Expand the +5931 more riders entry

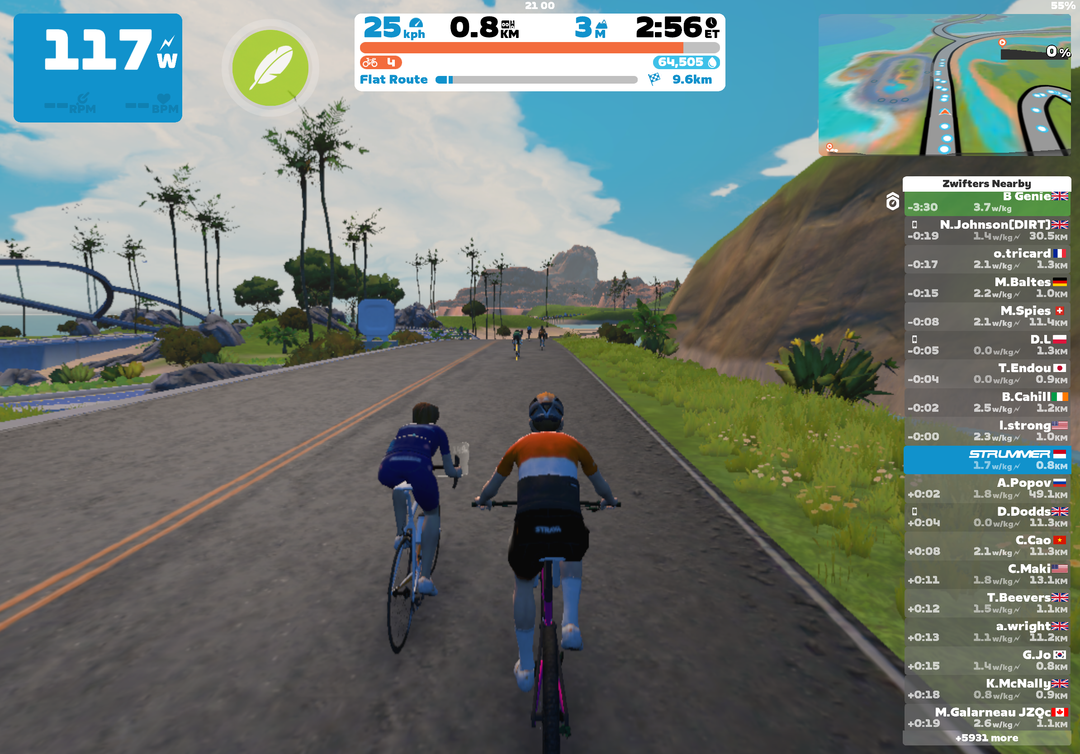986,738
